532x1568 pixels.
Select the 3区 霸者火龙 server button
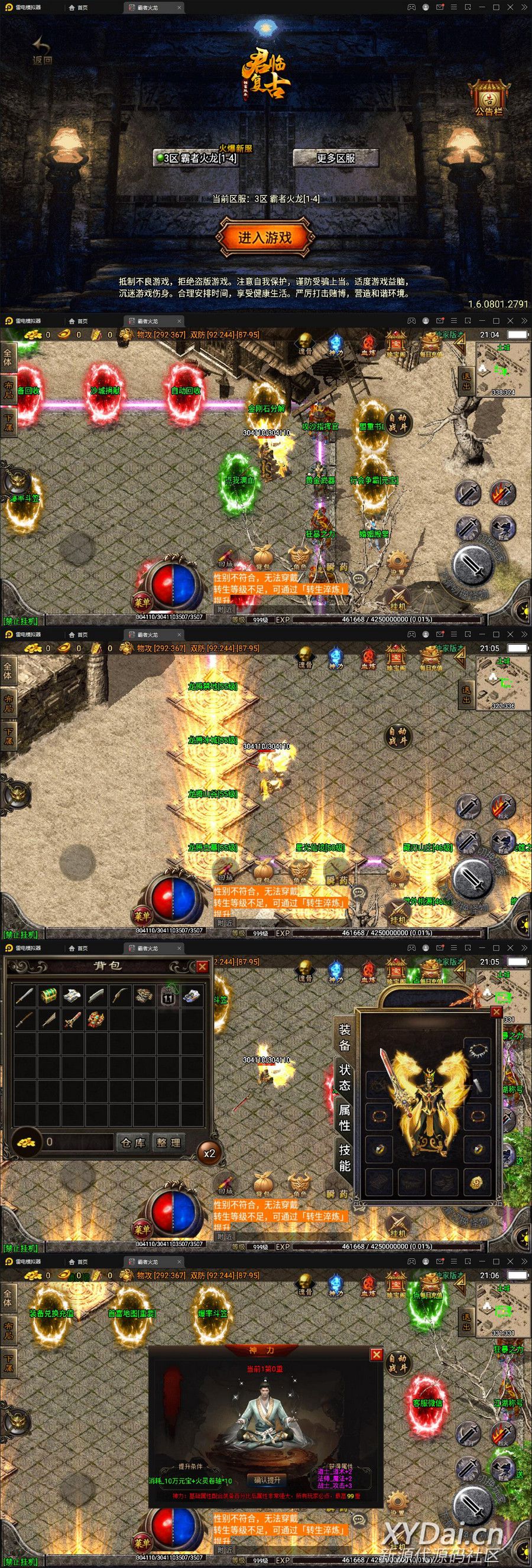coord(196,158)
